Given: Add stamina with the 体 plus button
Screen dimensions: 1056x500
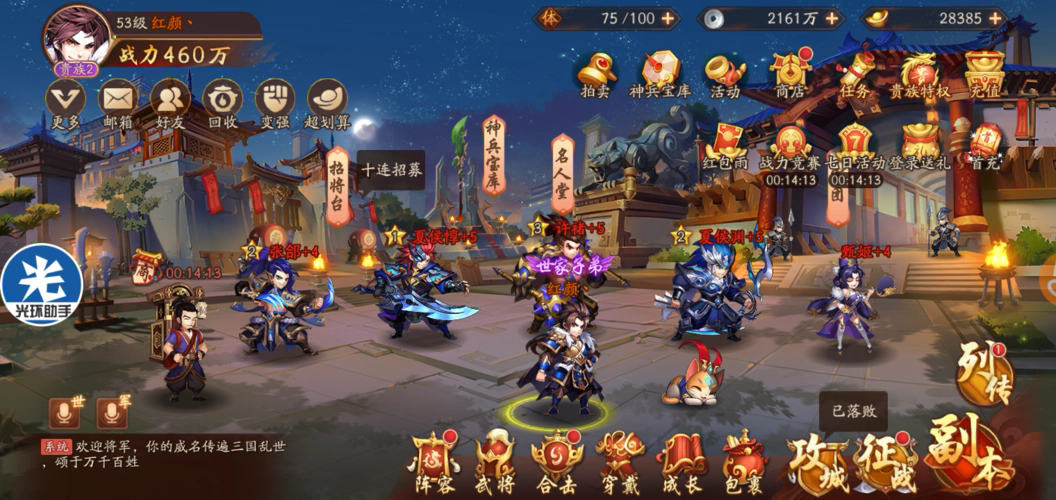Looking at the screenshot, I should coord(667,18).
